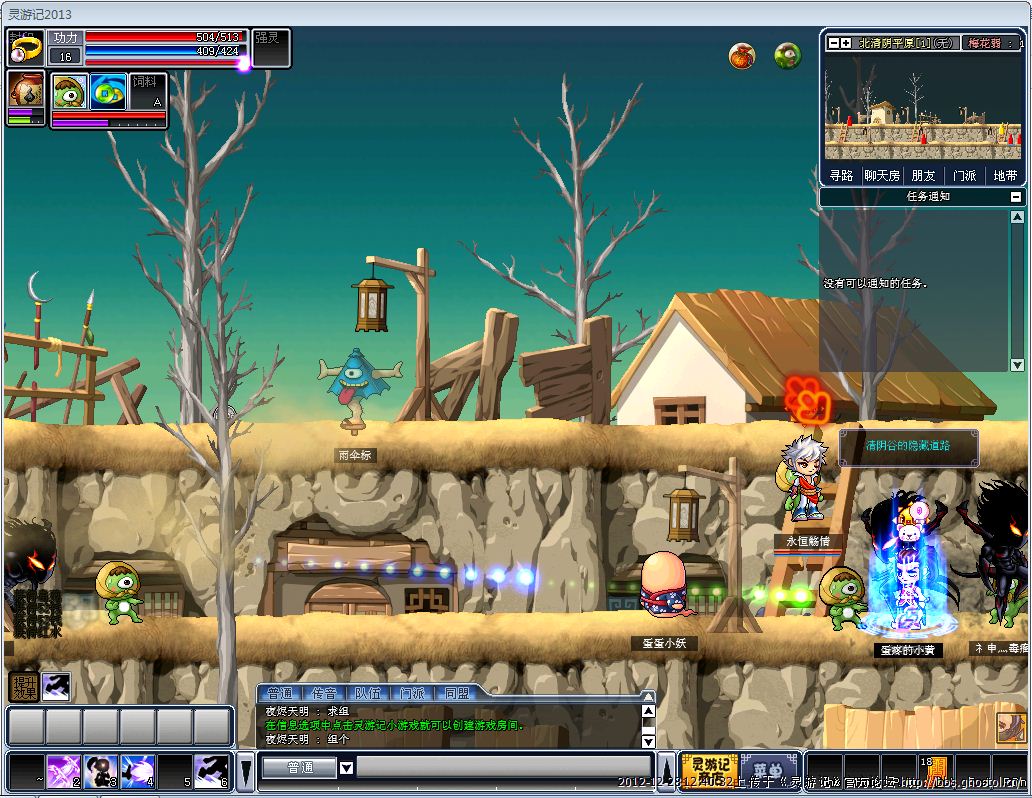
Task: Click the chat message input field
Action: (x=503, y=767)
